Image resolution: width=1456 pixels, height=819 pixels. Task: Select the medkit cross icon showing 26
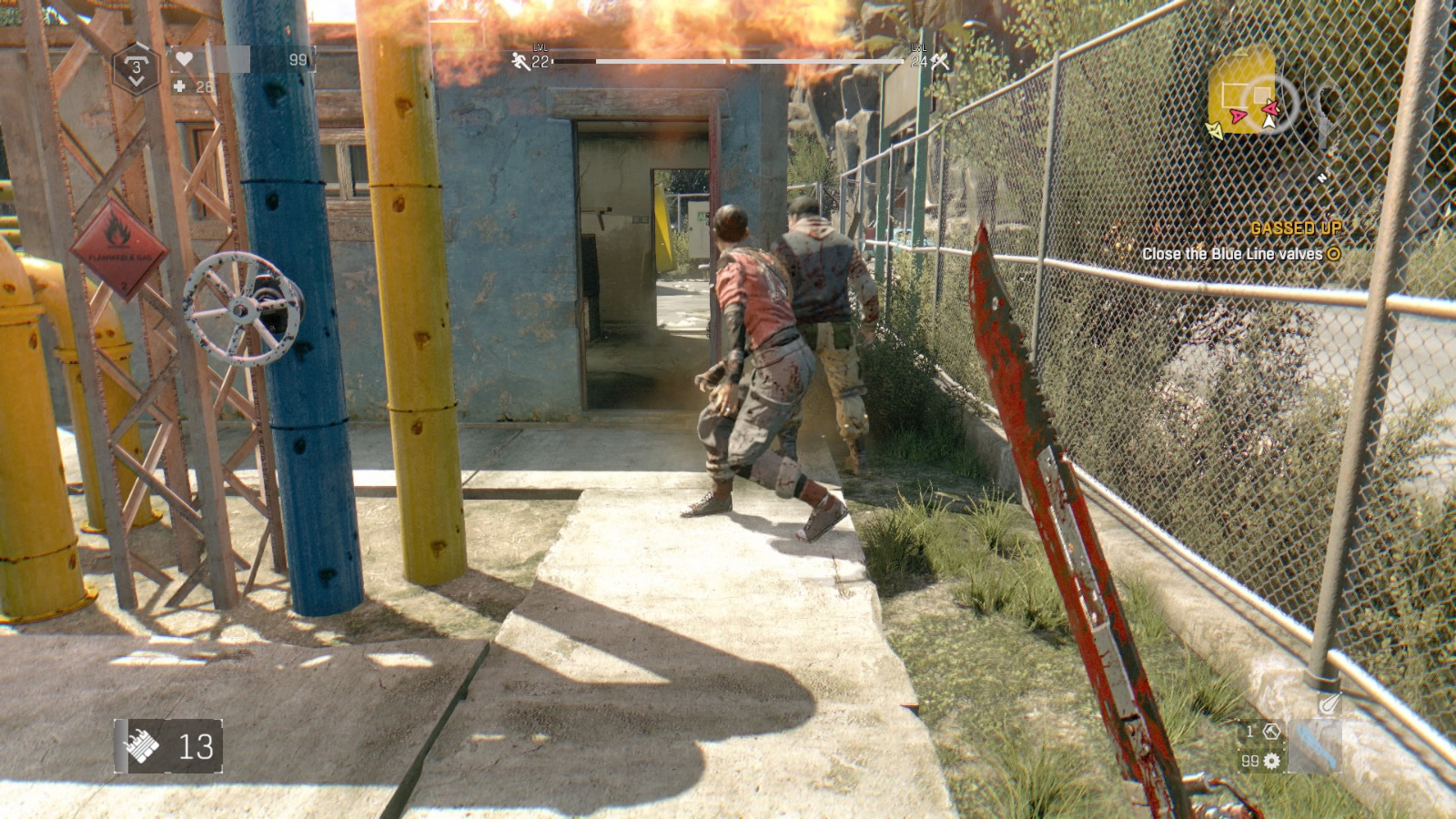click(180, 86)
